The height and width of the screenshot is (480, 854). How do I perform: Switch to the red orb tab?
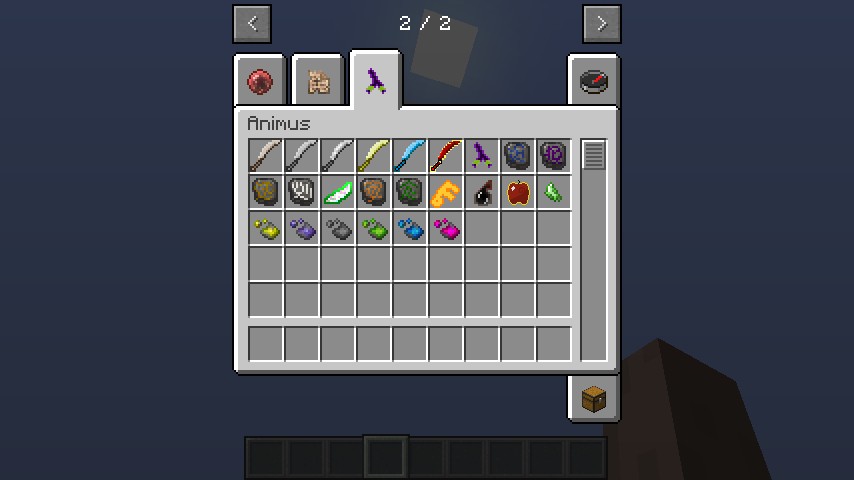click(x=261, y=81)
